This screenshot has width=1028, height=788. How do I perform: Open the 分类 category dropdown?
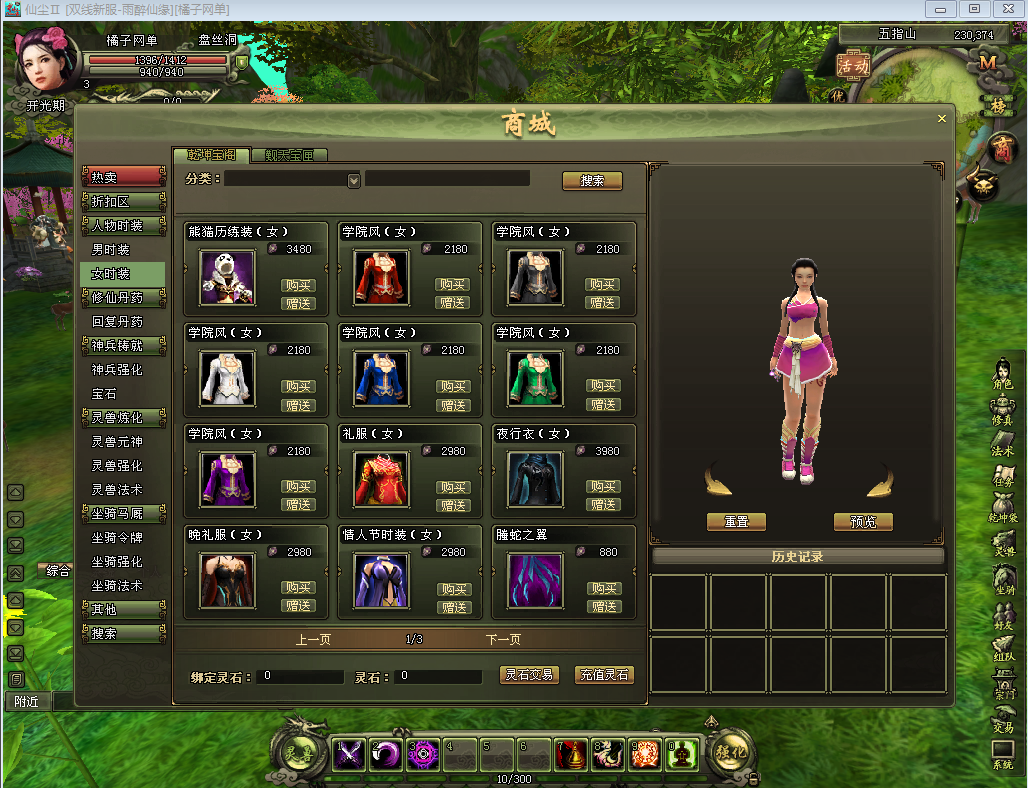pos(353,181)
